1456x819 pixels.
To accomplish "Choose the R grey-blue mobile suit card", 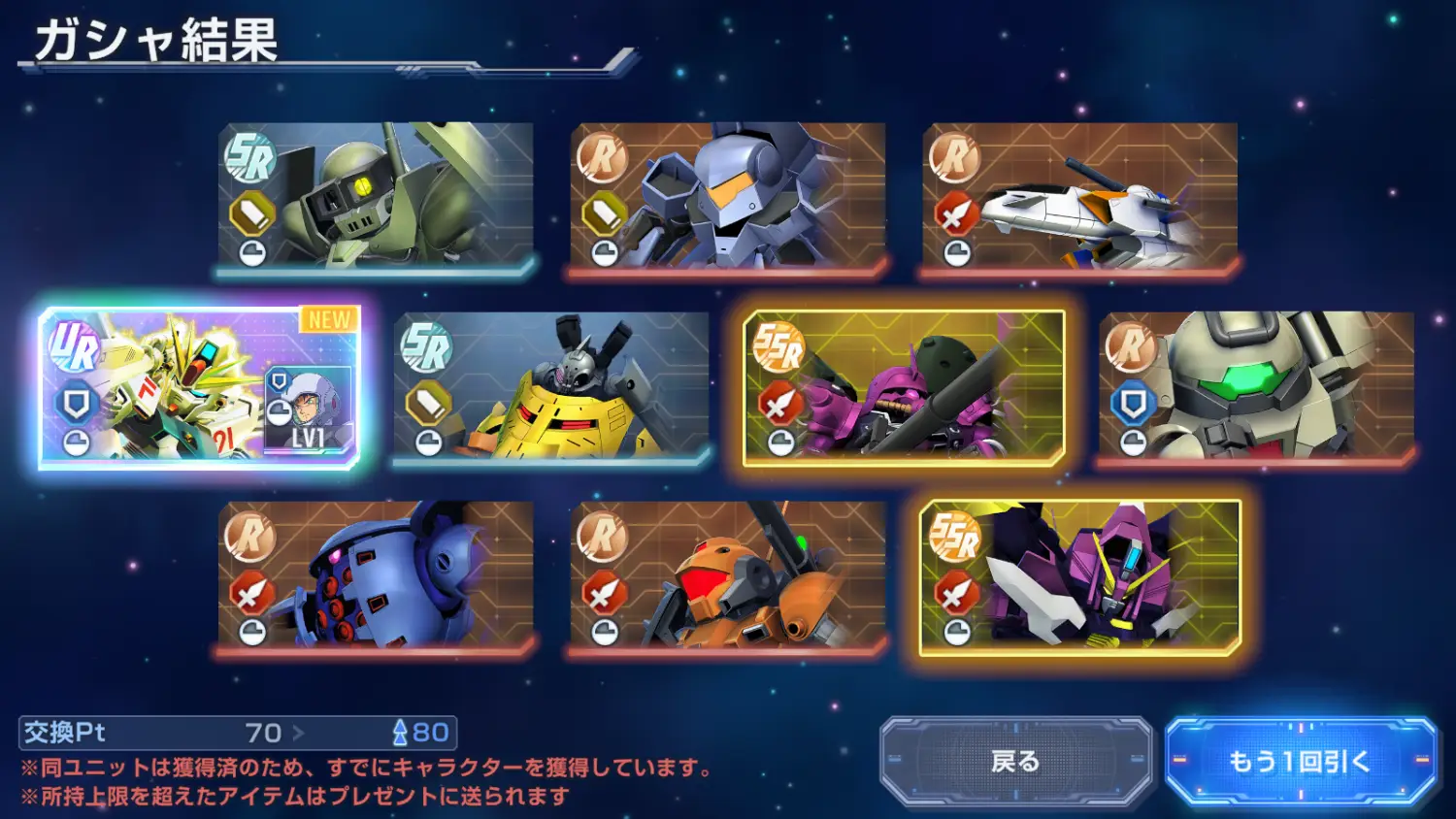I will (728, 197).
